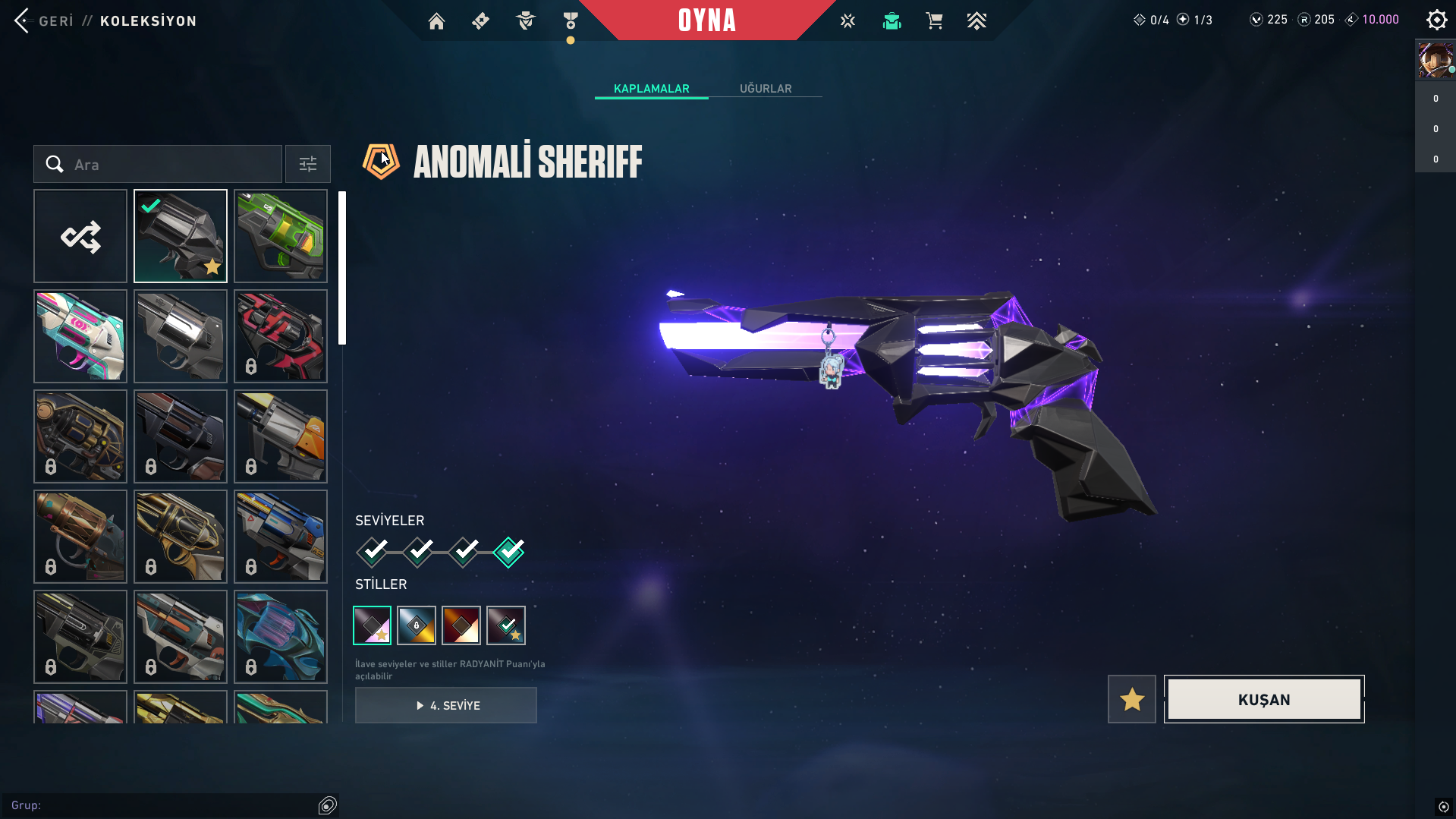The width and height of the screenshot is (1456, 819).
Task: Go back with the GERİ arrow
Action: tap(23, 20)
